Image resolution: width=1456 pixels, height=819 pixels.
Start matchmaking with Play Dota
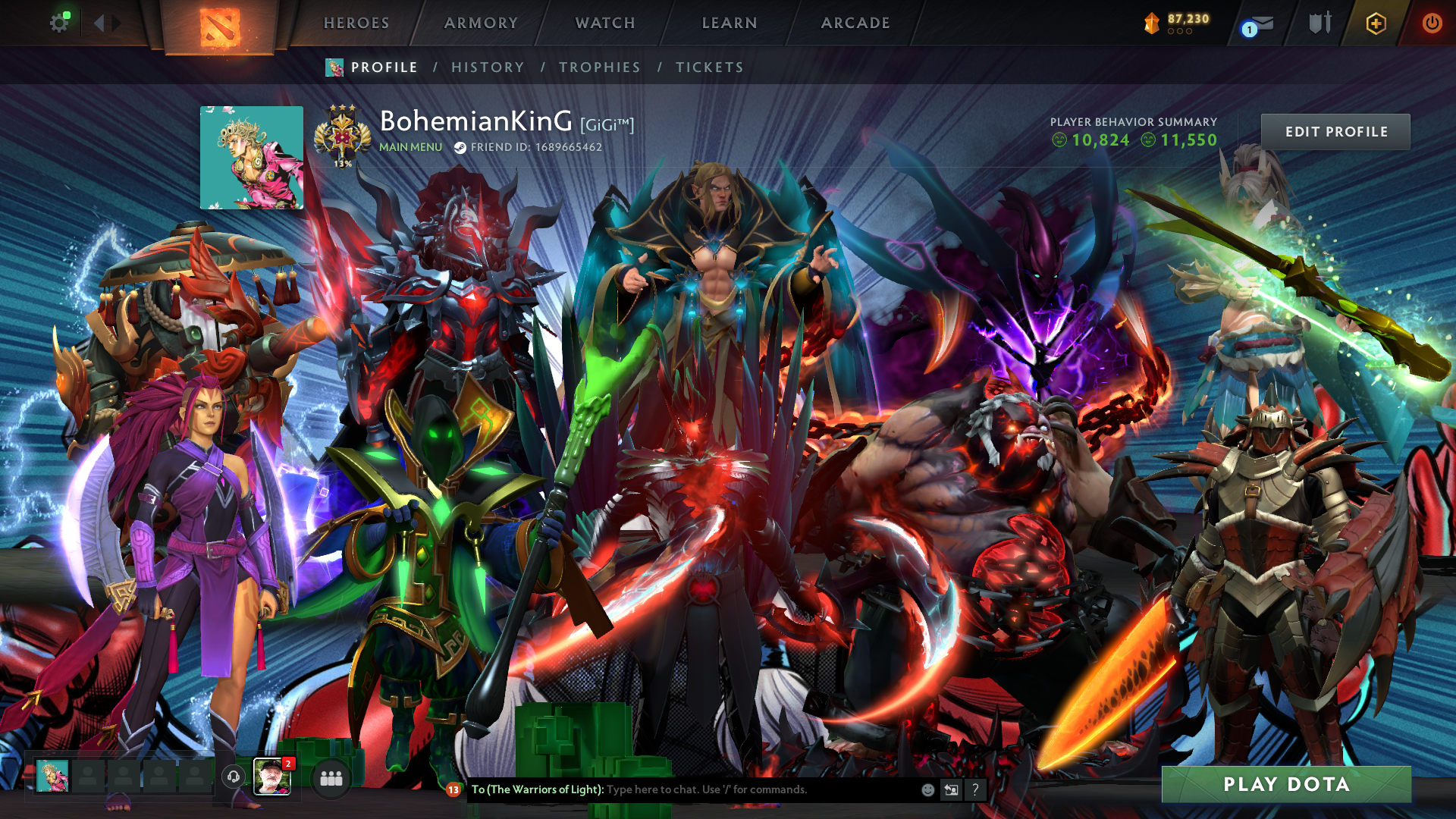[x=1286, y=784]
